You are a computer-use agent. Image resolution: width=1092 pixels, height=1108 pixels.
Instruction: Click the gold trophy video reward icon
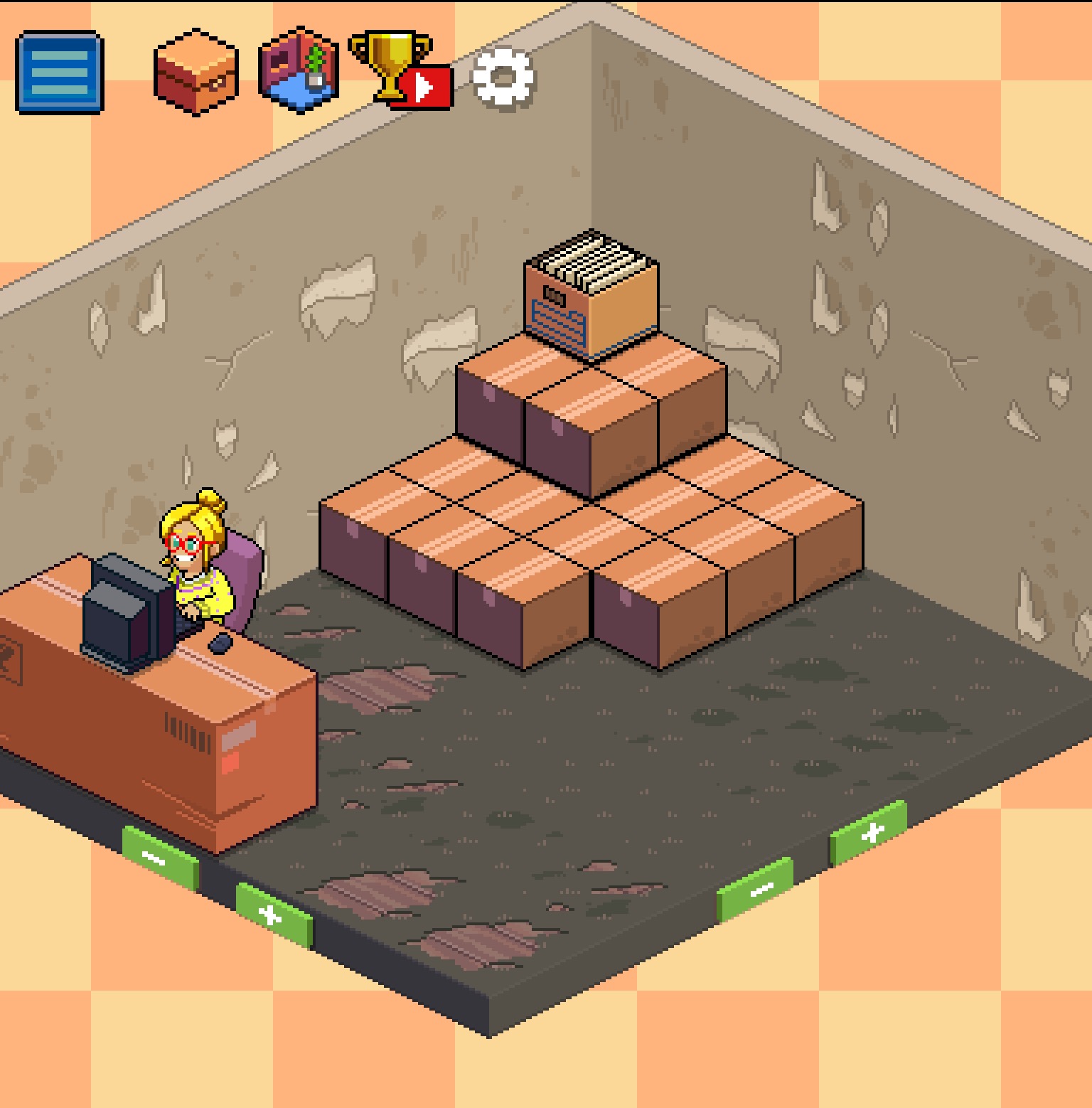[401, 71]
